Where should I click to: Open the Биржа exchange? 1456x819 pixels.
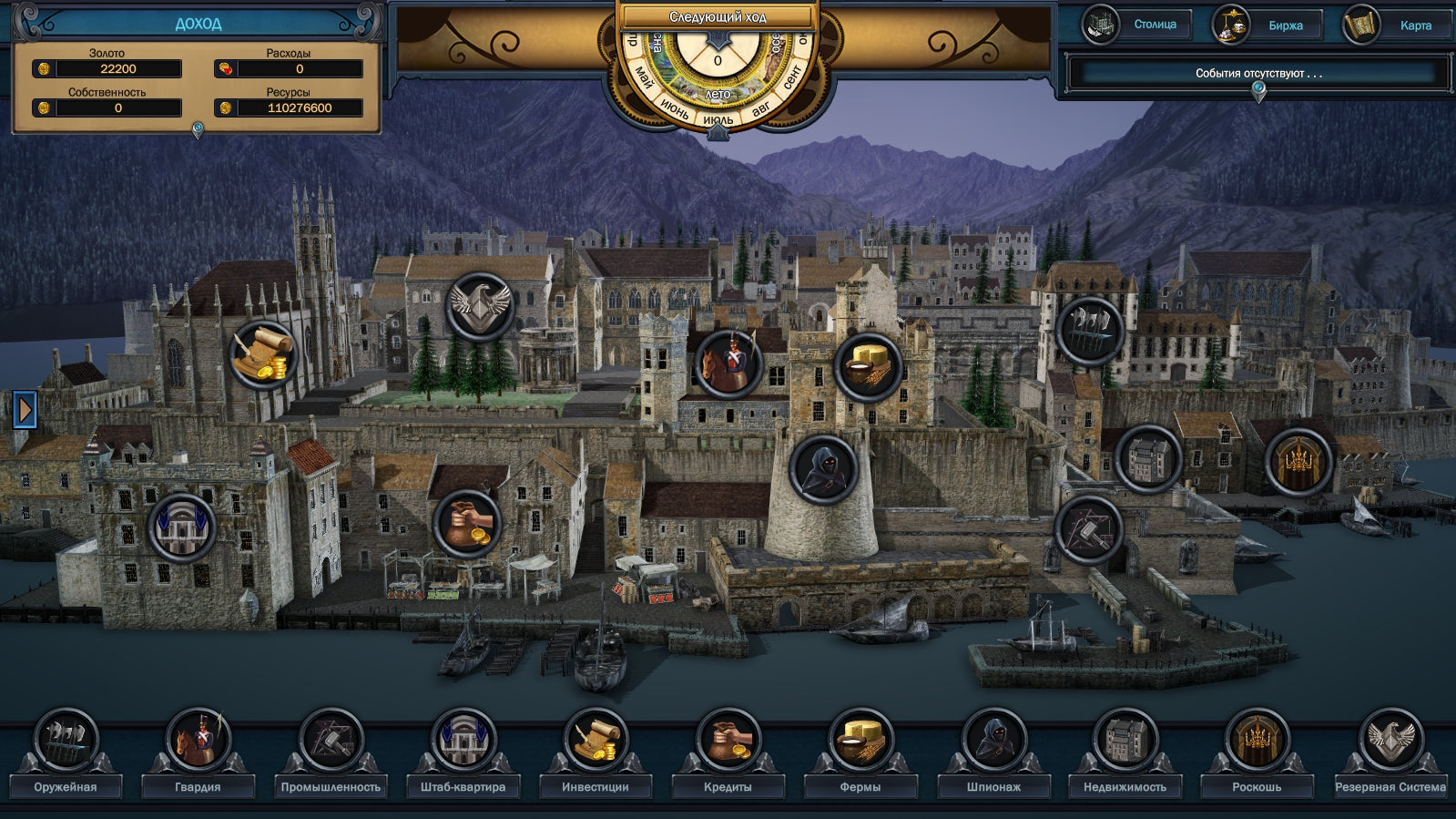[x=1268, y=26]
